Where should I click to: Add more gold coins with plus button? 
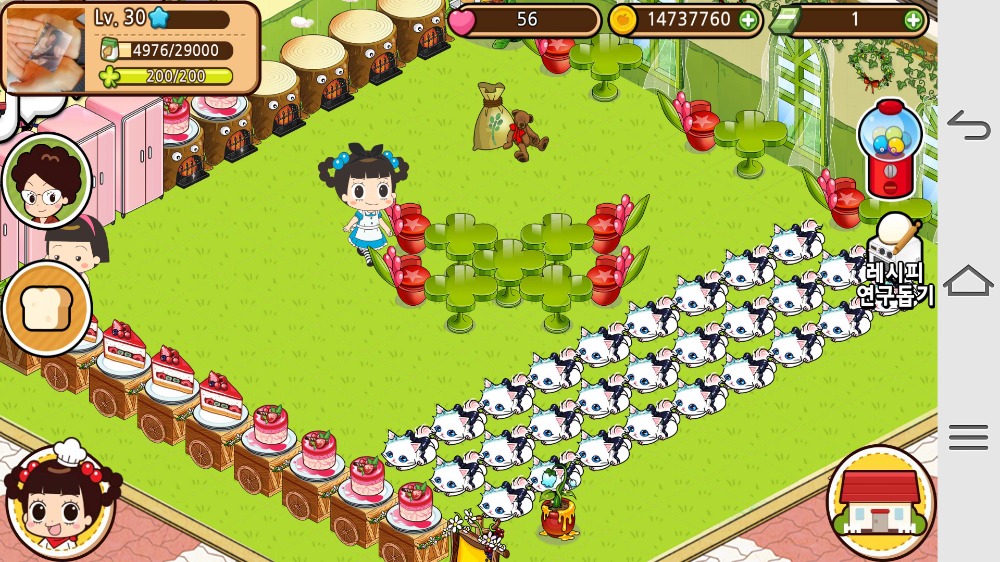pos(747,19)
